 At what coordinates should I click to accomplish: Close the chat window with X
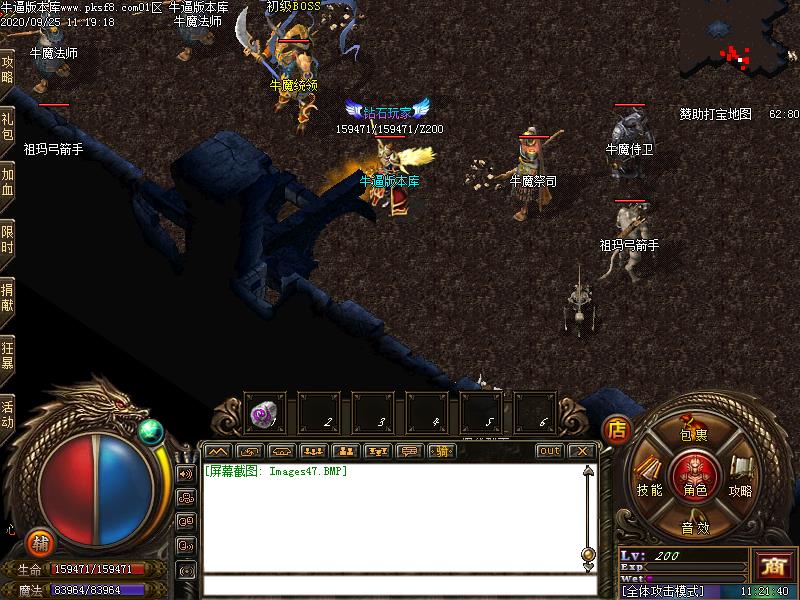coord(582,451)
